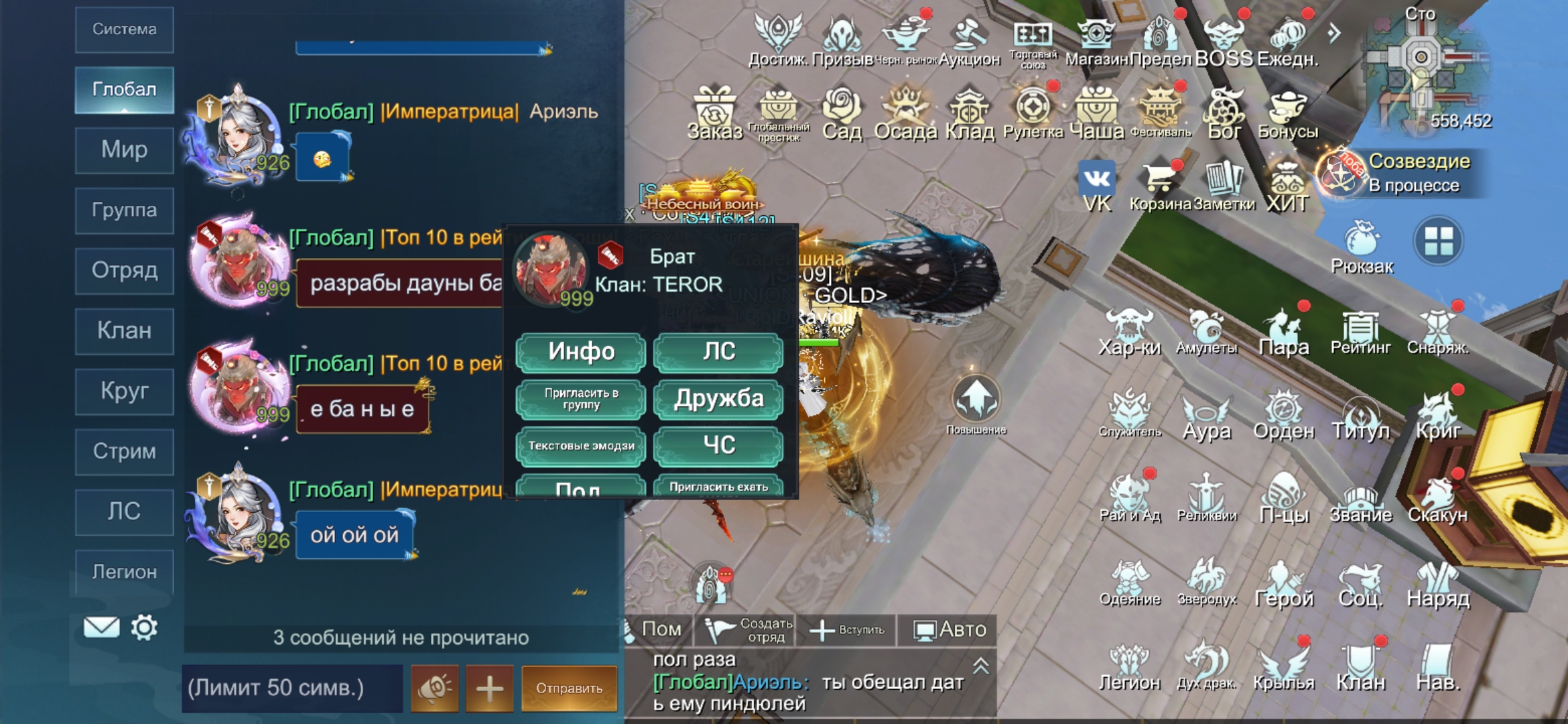The image size is (1568, 724).
Task: Open the Система chat tab
Action: point(125,29)
